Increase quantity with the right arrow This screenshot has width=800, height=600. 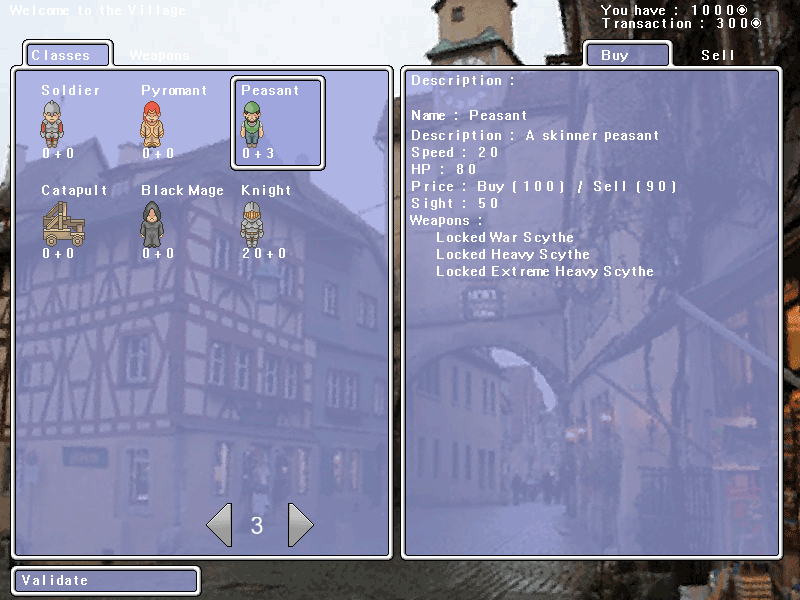click(x=300, y=525)
